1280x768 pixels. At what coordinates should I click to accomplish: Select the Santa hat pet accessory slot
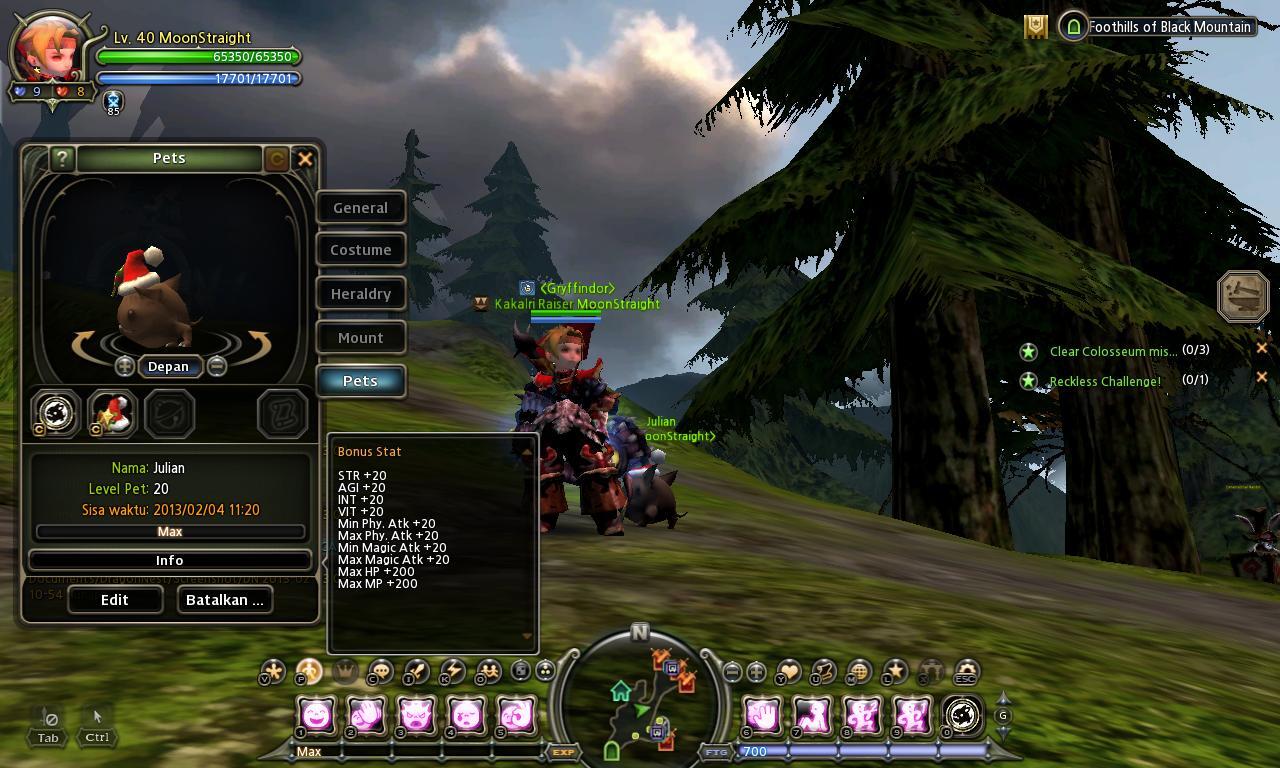pyautogui.click(x=112, y=413)
